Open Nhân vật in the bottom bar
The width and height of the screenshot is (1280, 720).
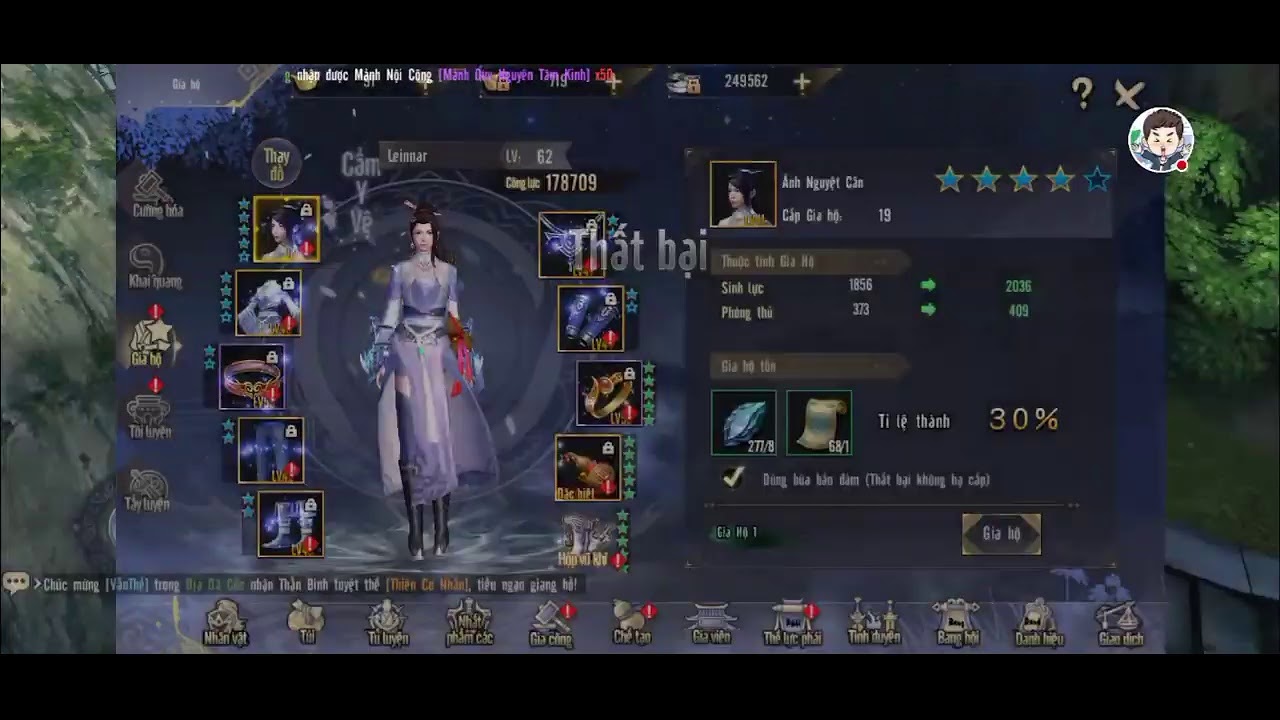225,623
